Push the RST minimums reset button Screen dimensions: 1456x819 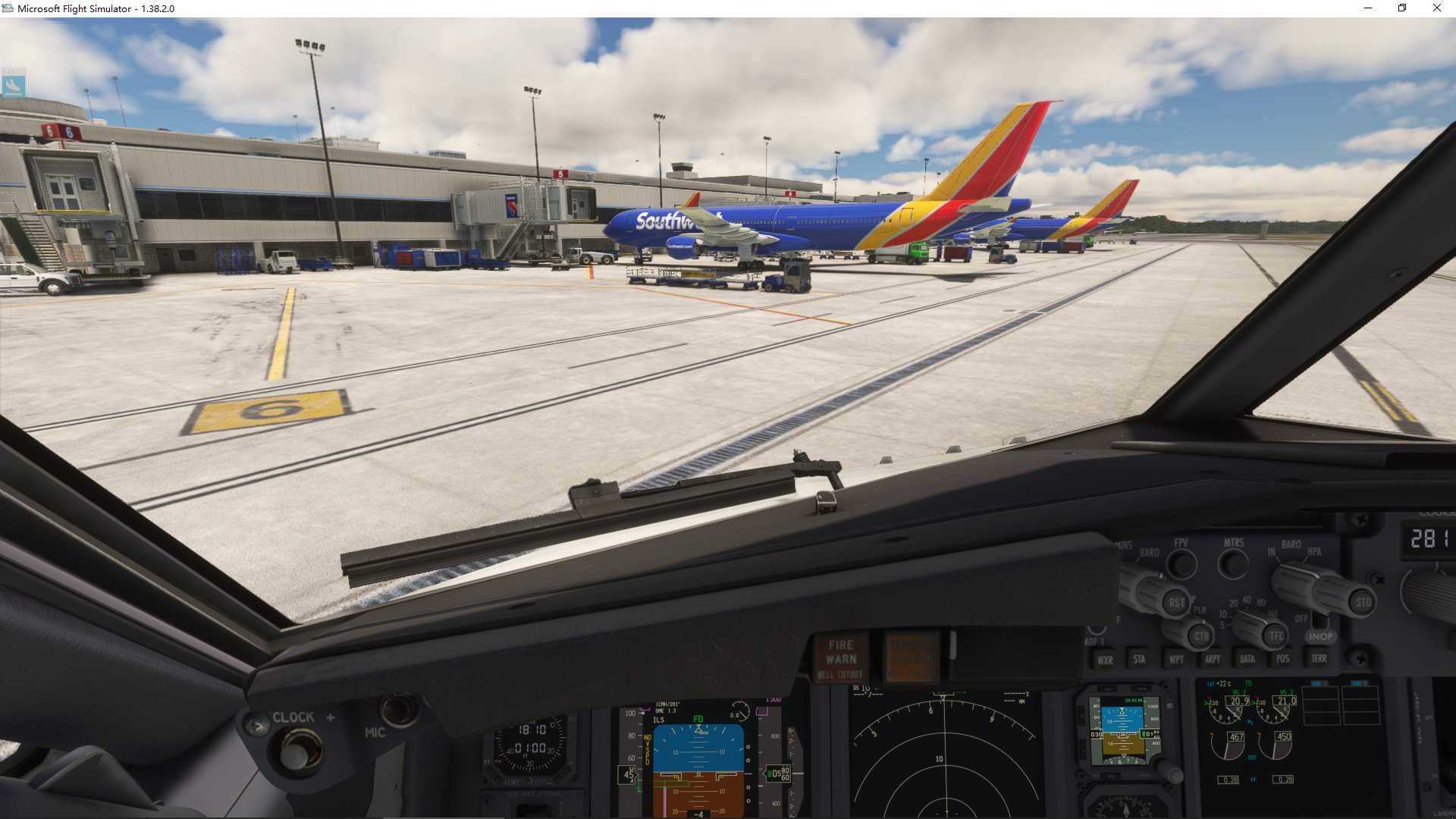(1176, 603)
